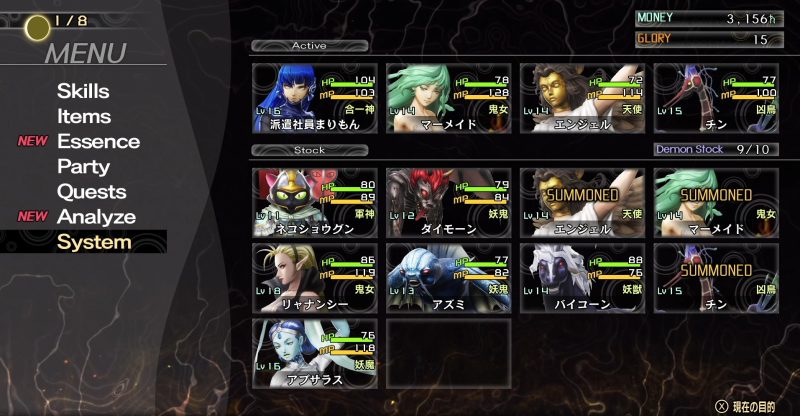Choose the Azumi stock demon card
This screenshot has height=416, width=800.
click(x=447, y=277)
